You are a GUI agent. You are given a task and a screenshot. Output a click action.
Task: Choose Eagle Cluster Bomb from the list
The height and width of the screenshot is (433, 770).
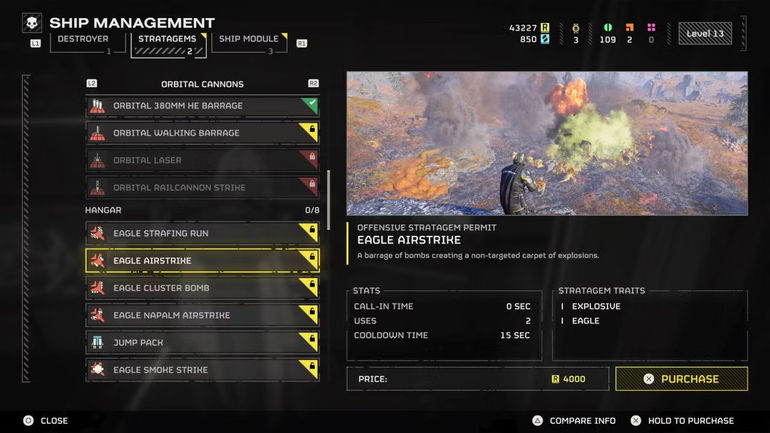click(x=202, y=288)
